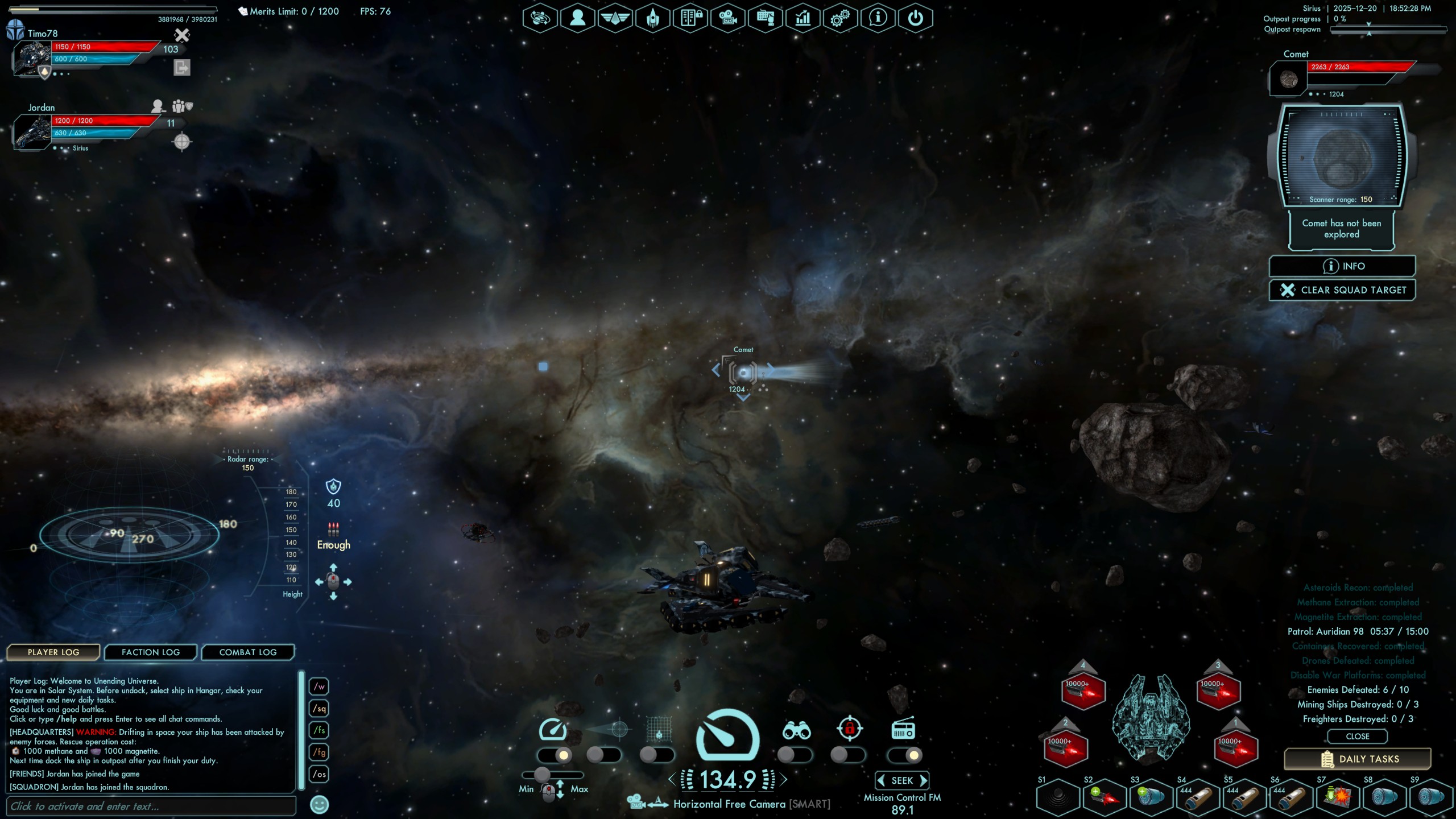Choose the /sq squadron chat channel
Viewport: 1456px width, 819px height.
pos(320,709)
